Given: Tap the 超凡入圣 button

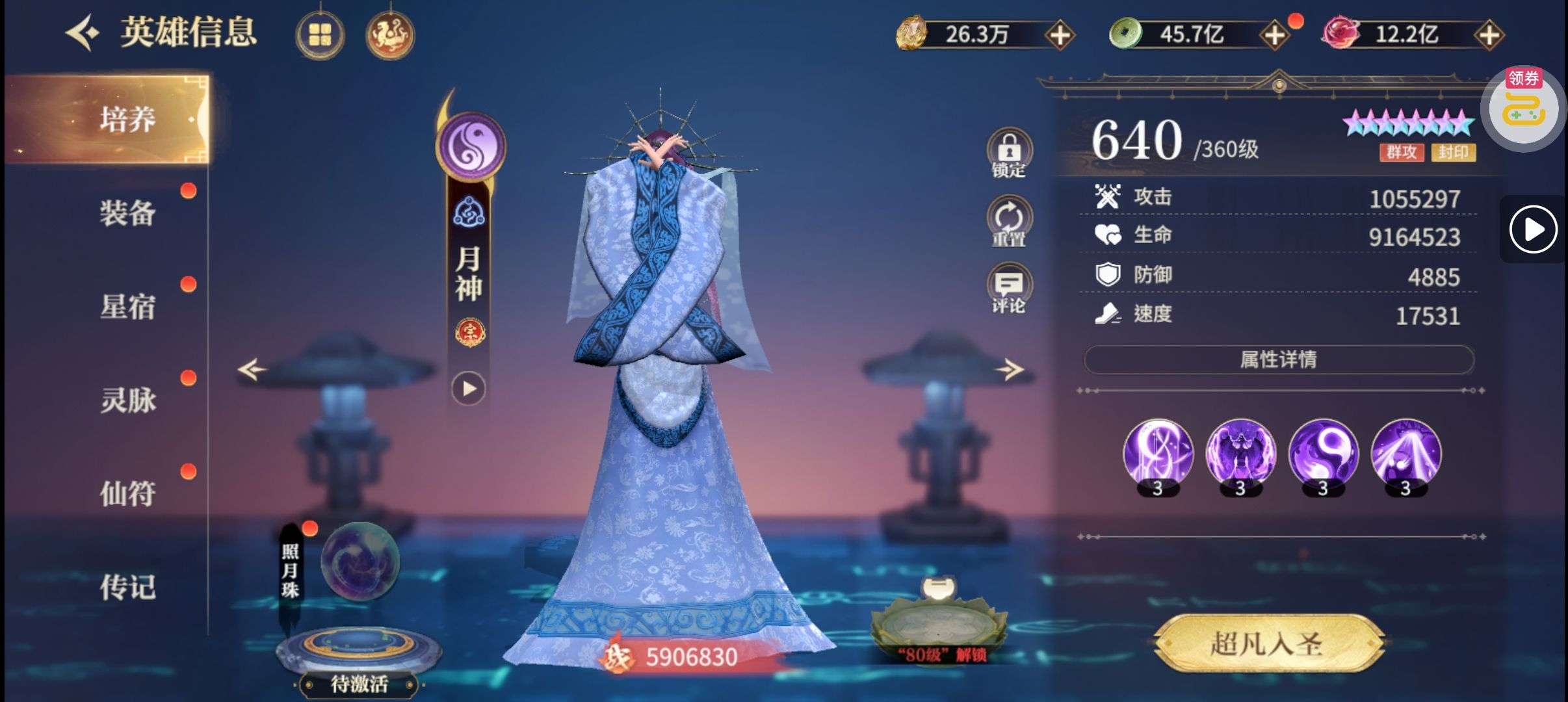Looking at the screenshot, I should [x=1266, y=643].
